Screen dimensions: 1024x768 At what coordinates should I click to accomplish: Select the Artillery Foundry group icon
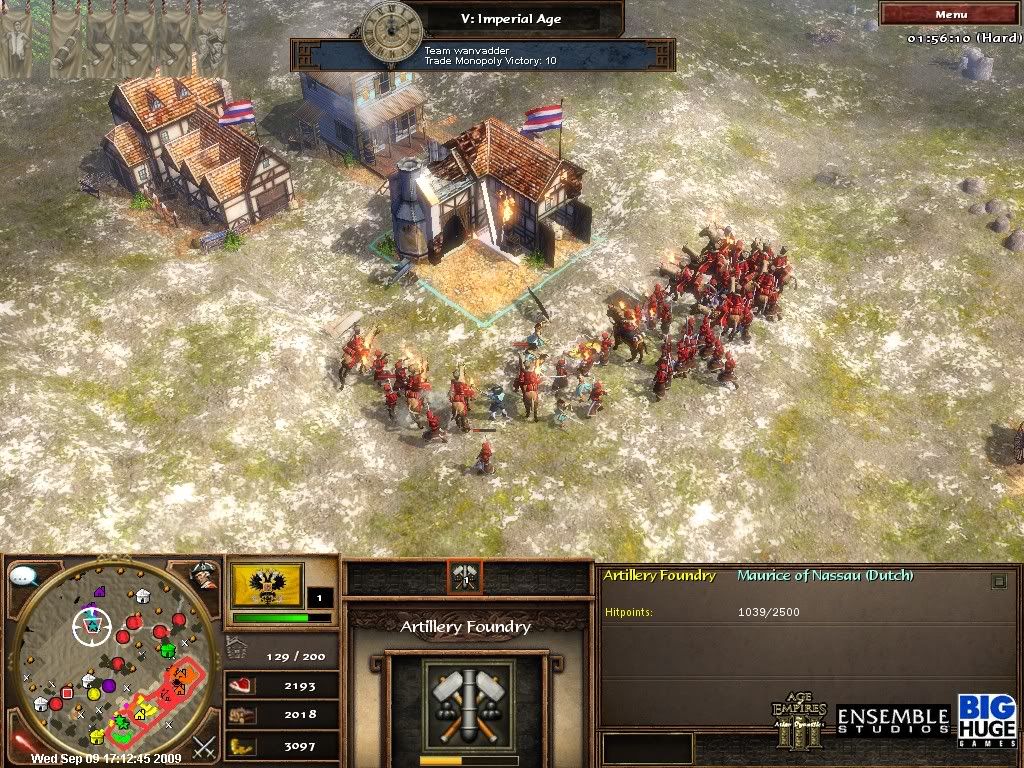pos(464,575)
